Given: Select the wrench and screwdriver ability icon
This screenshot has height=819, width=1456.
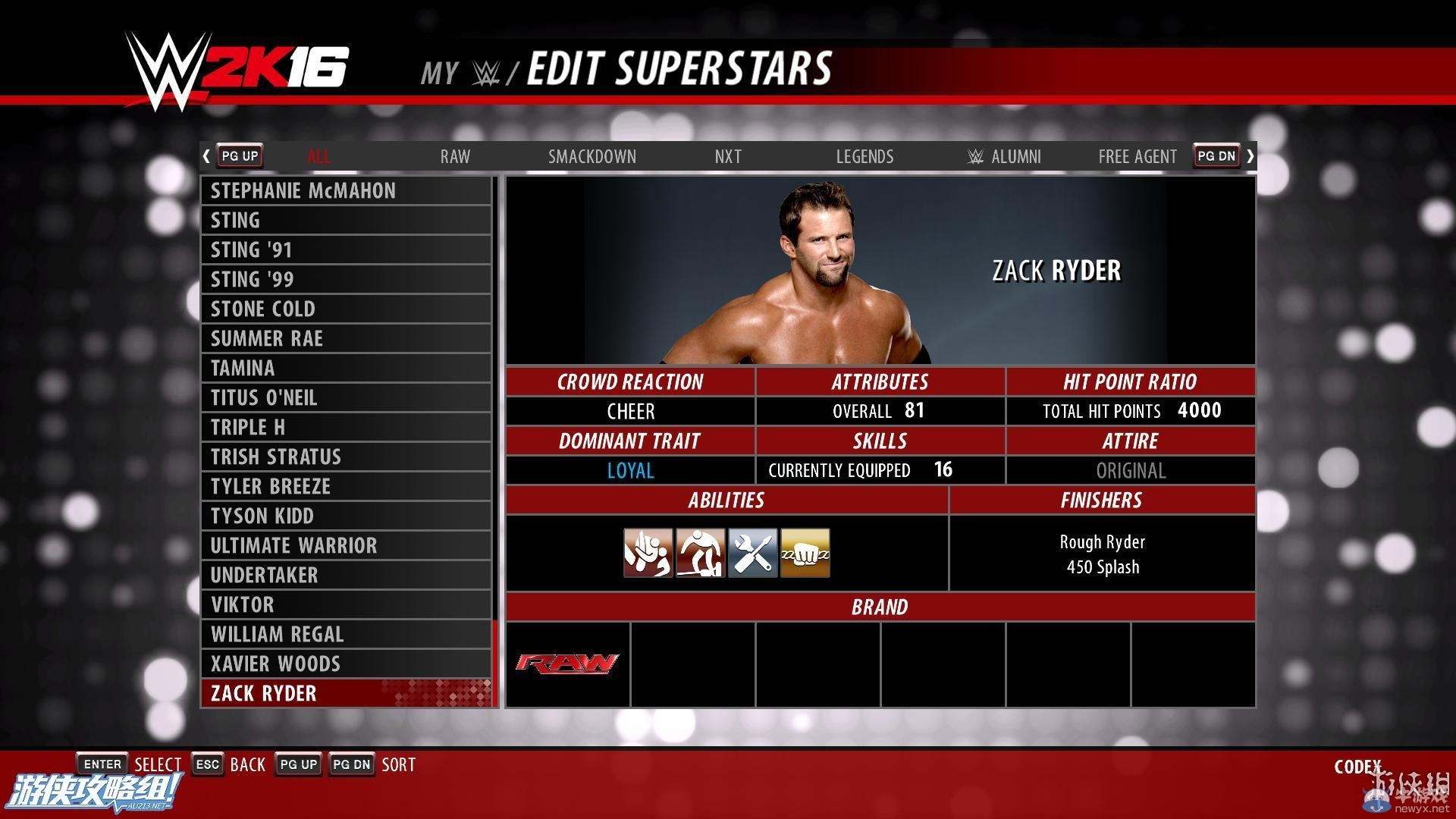Looking at the screenshot, I should coord(752,553).
